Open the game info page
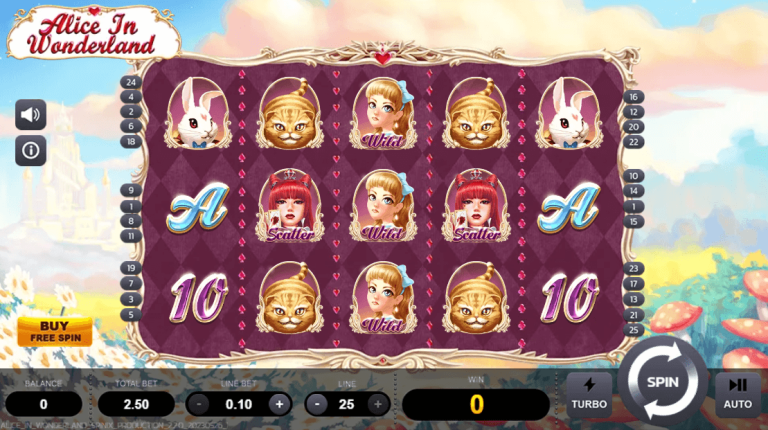Screen dimensions: 768x430 pos(31,151)
